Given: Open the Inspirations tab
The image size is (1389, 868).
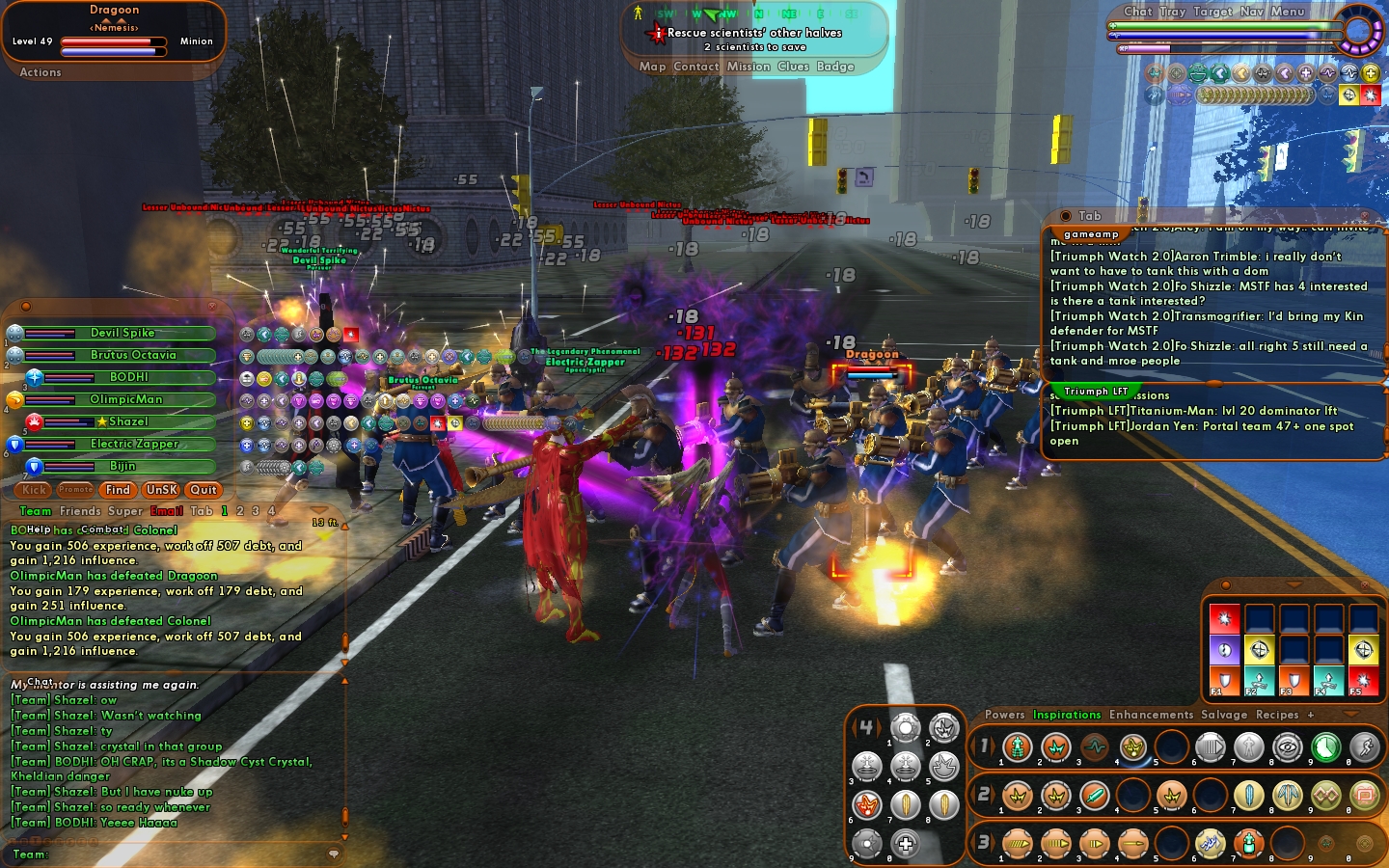Looking at the screenshot, I should click(1066, 715).
